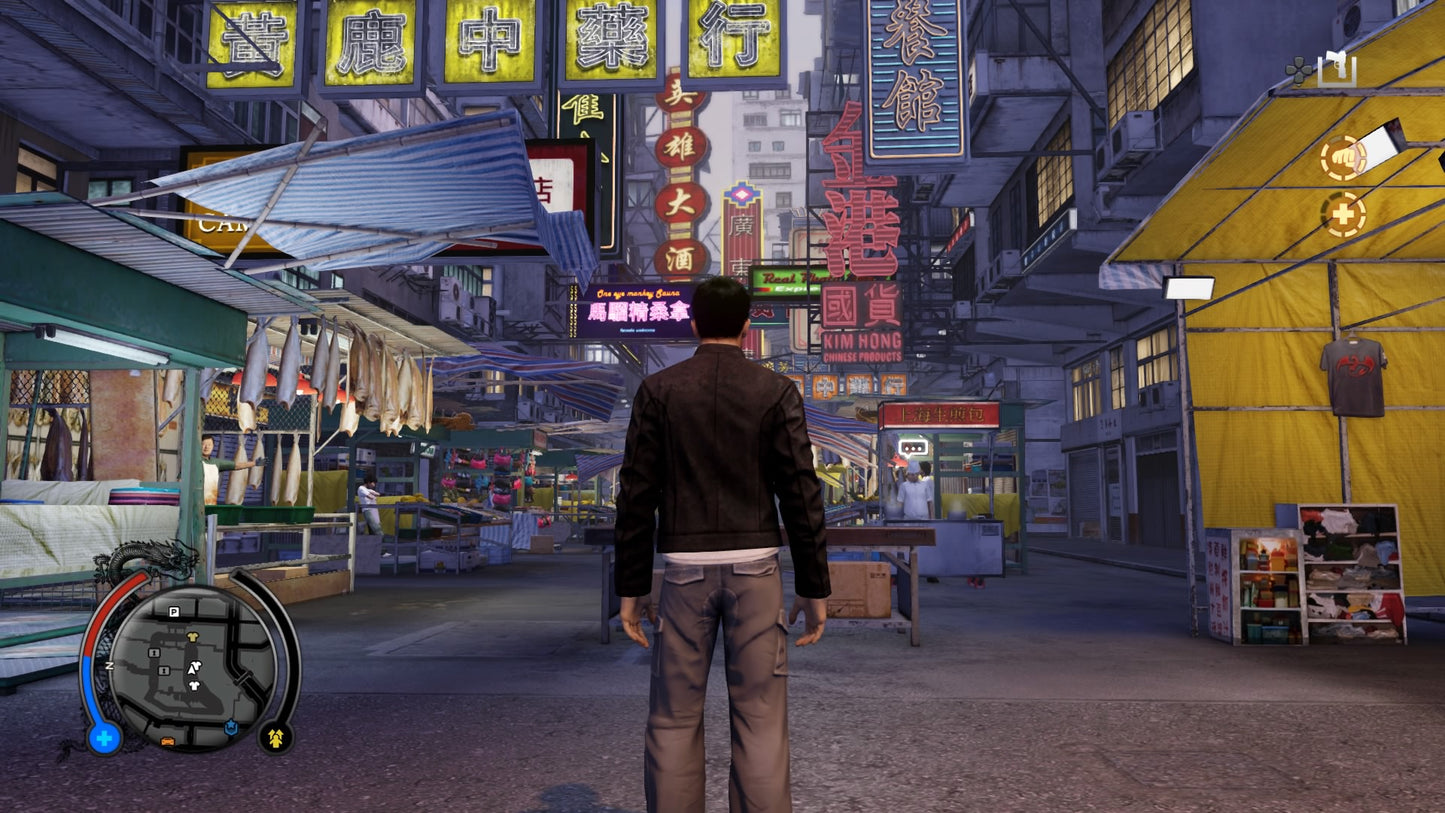Click the orange lockbox icon on the minimap
1445x813 pixels.
[x=169, y=742]
